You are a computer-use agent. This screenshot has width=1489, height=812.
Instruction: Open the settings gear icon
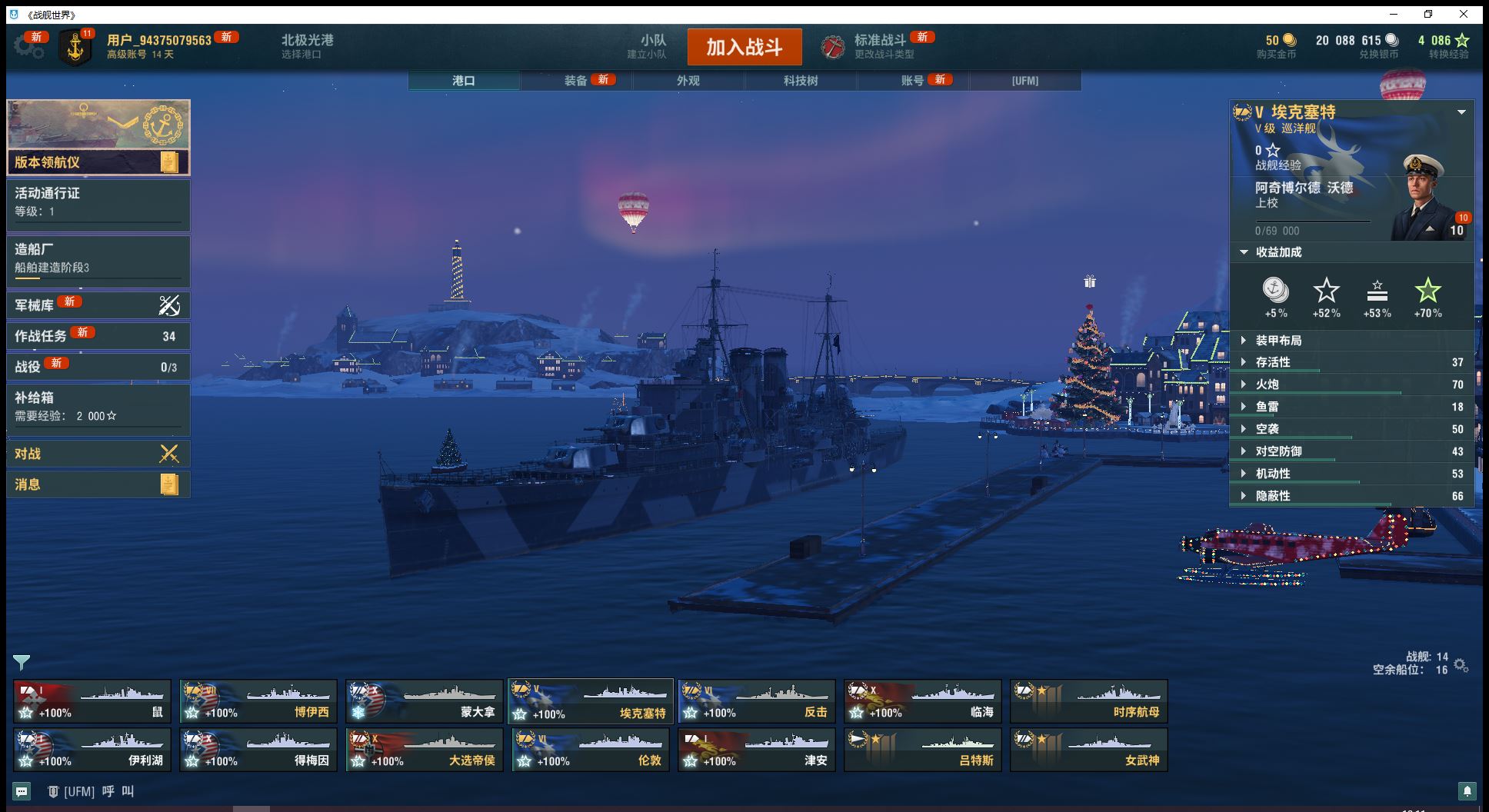(28, 47)
